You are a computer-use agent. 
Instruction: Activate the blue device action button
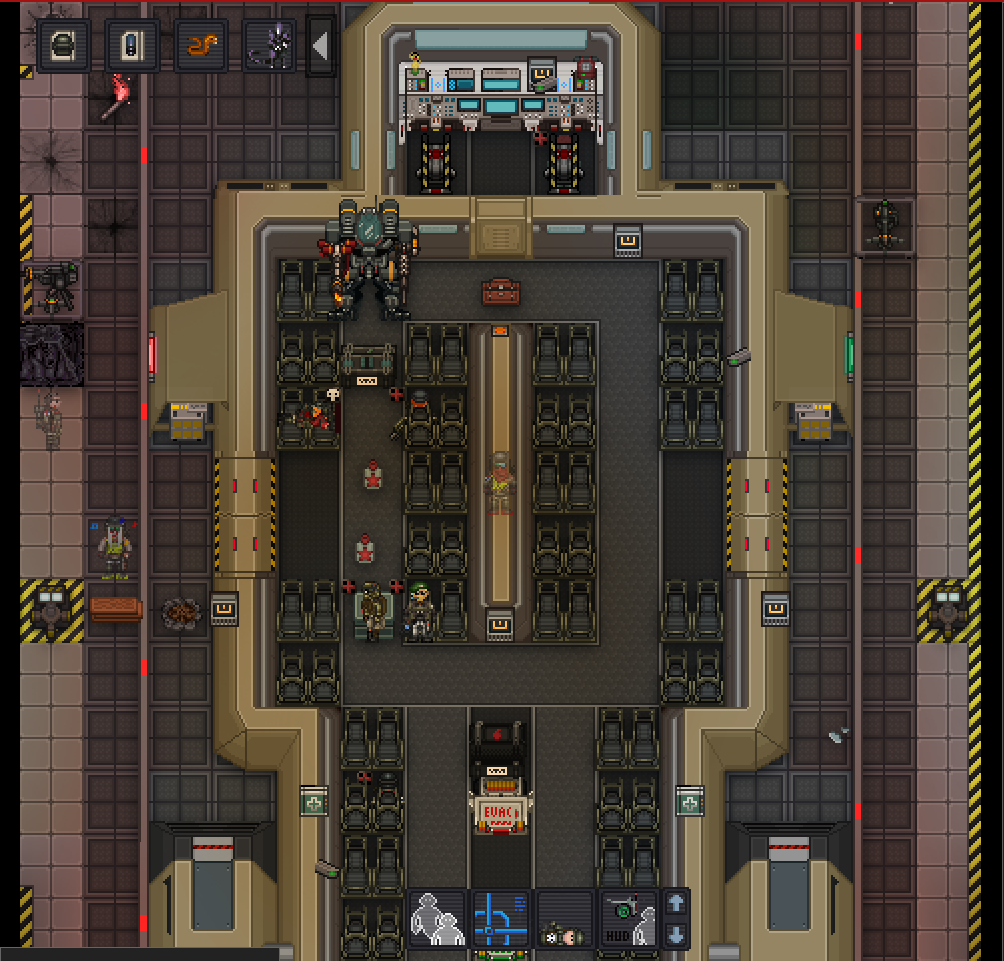132,46
